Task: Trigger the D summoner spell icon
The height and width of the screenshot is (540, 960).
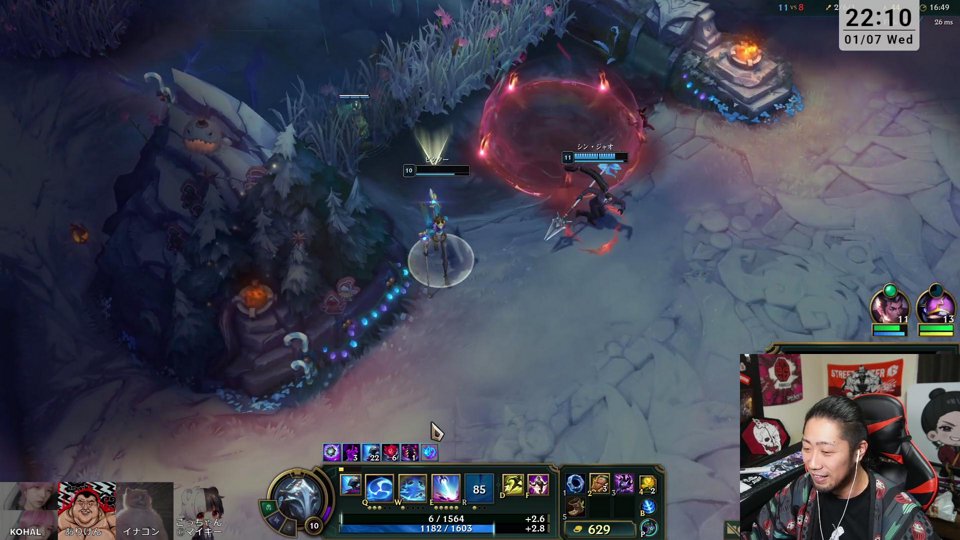Action: pyautogui.click(x=513, y=485)
